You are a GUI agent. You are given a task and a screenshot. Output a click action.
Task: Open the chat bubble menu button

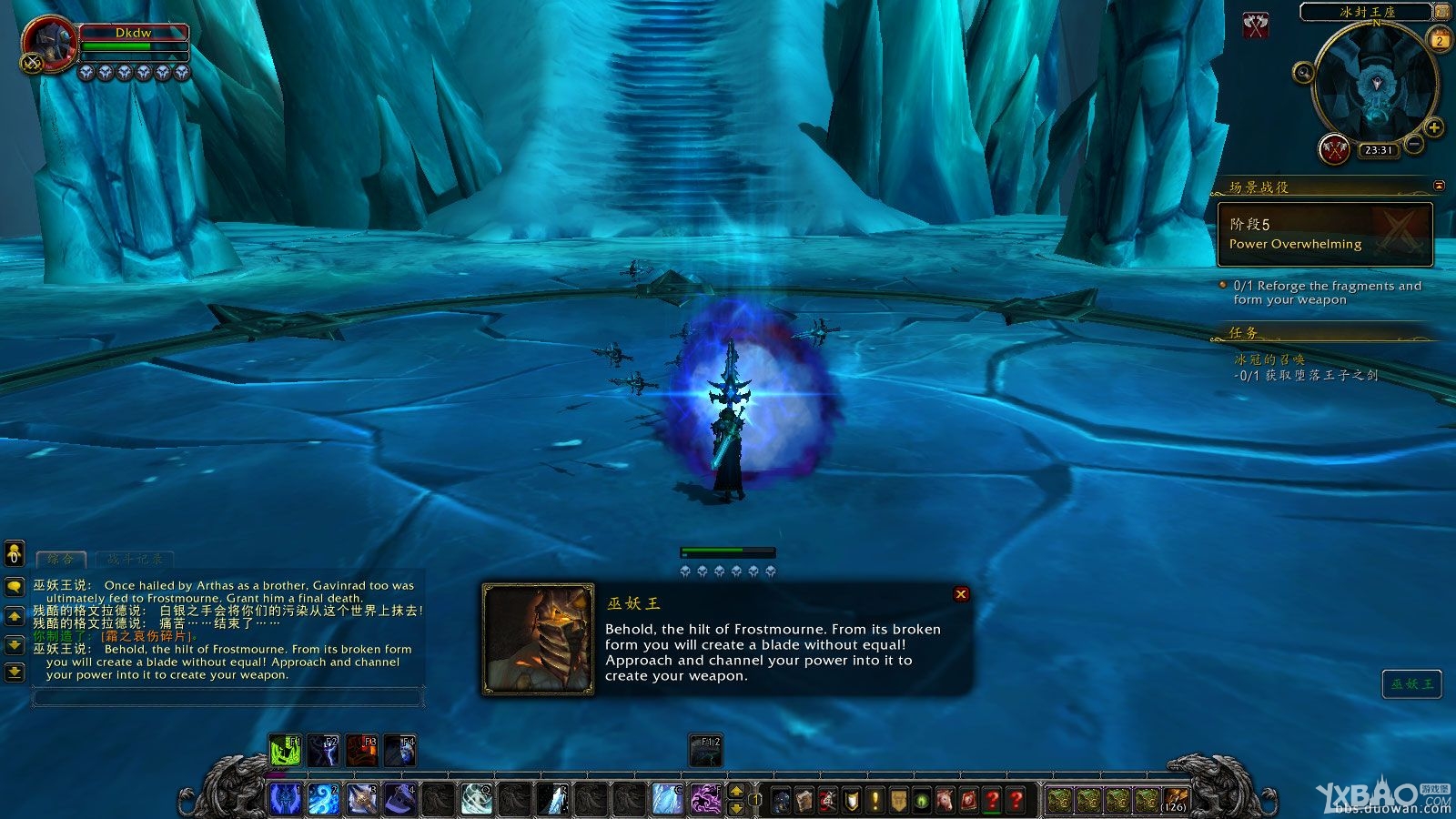click(x=15, y=587)
